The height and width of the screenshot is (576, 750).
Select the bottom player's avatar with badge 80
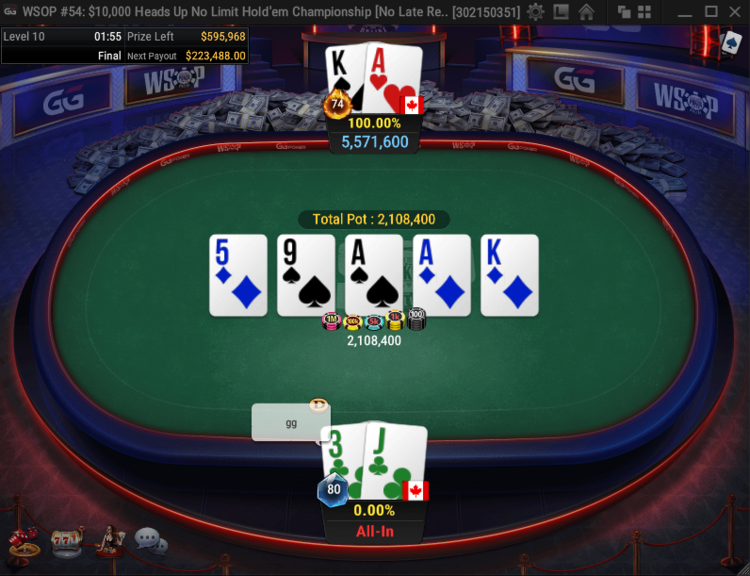[x=332, y=490]
